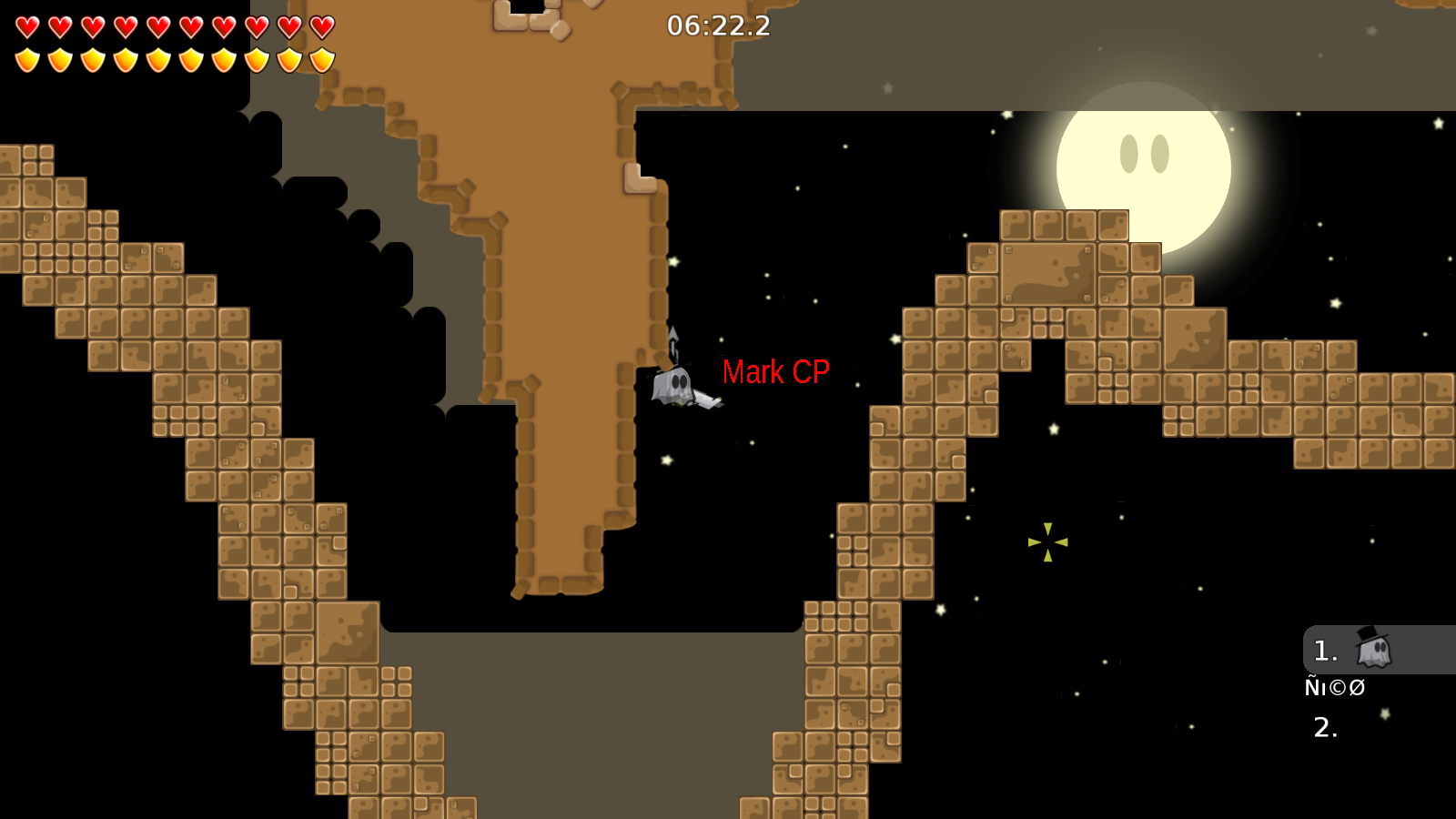The width and height of the screenshot is (1456, 819).
Task: Click the top hat on the scoreboard ghost
Action: (x=1367, y=632)
